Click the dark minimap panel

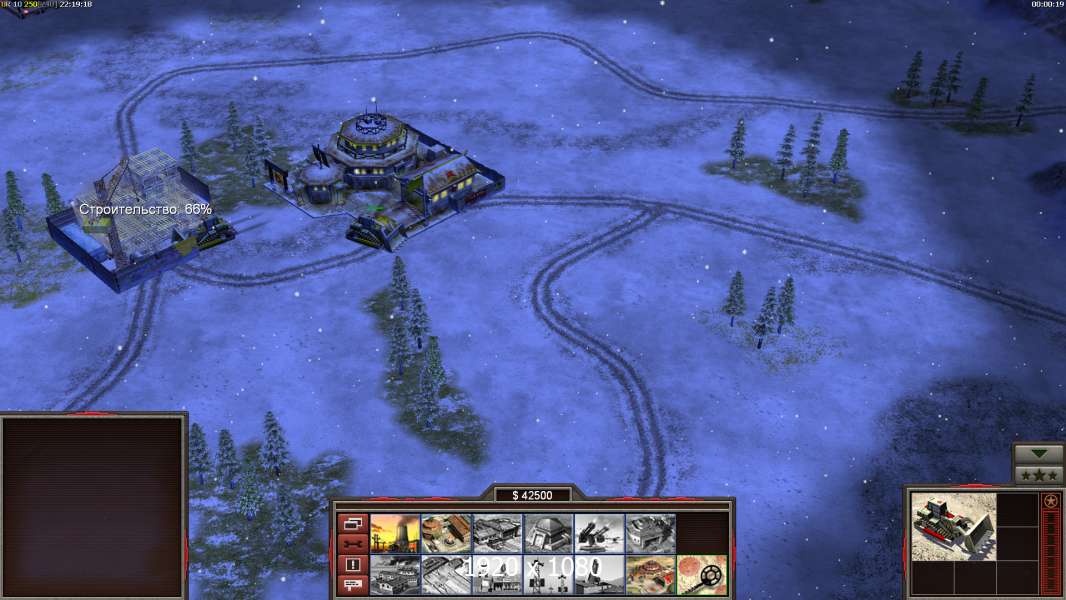tap(93, 507)
